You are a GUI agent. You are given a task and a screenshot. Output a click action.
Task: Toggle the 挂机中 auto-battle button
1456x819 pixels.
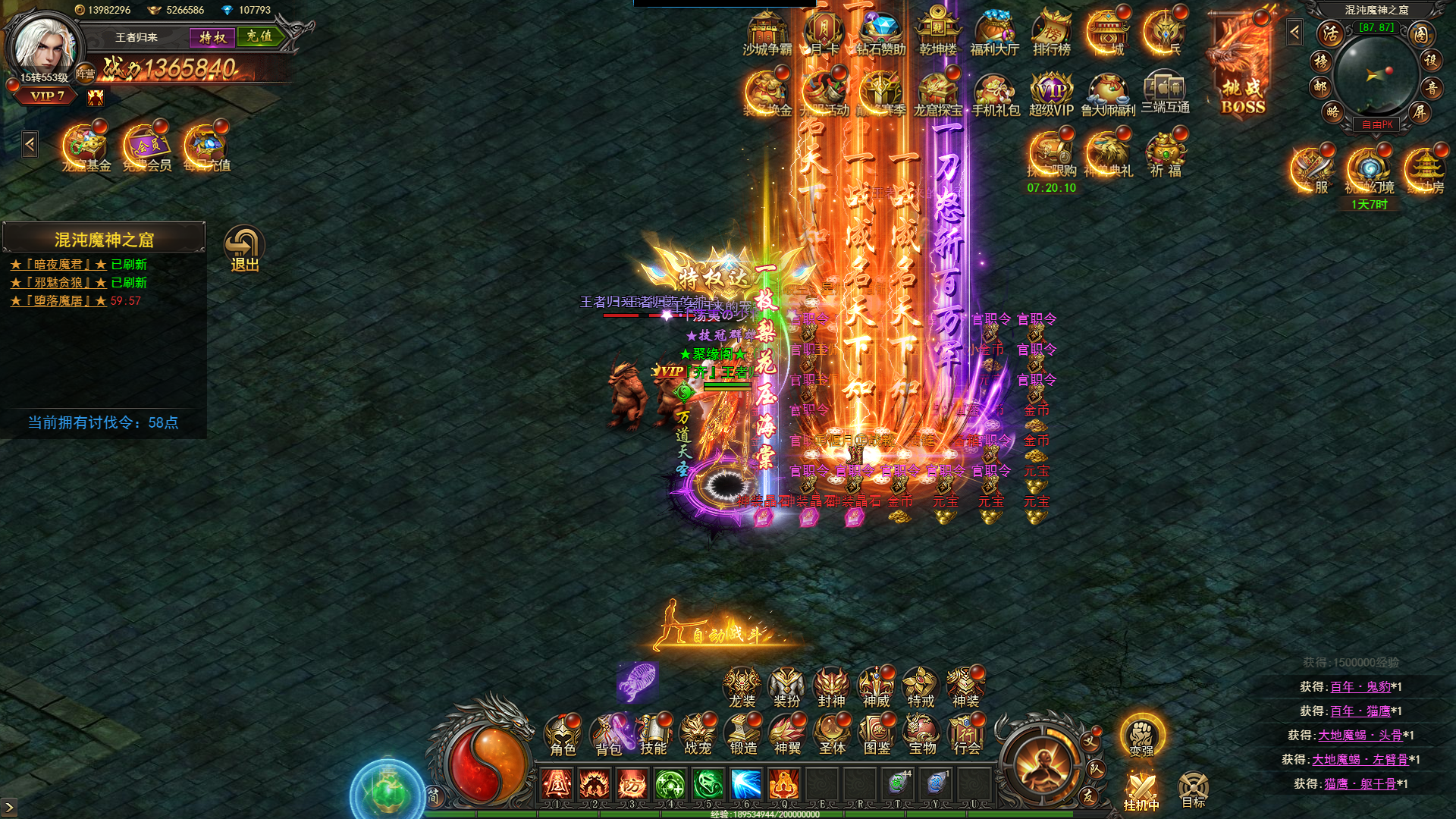1141,791
